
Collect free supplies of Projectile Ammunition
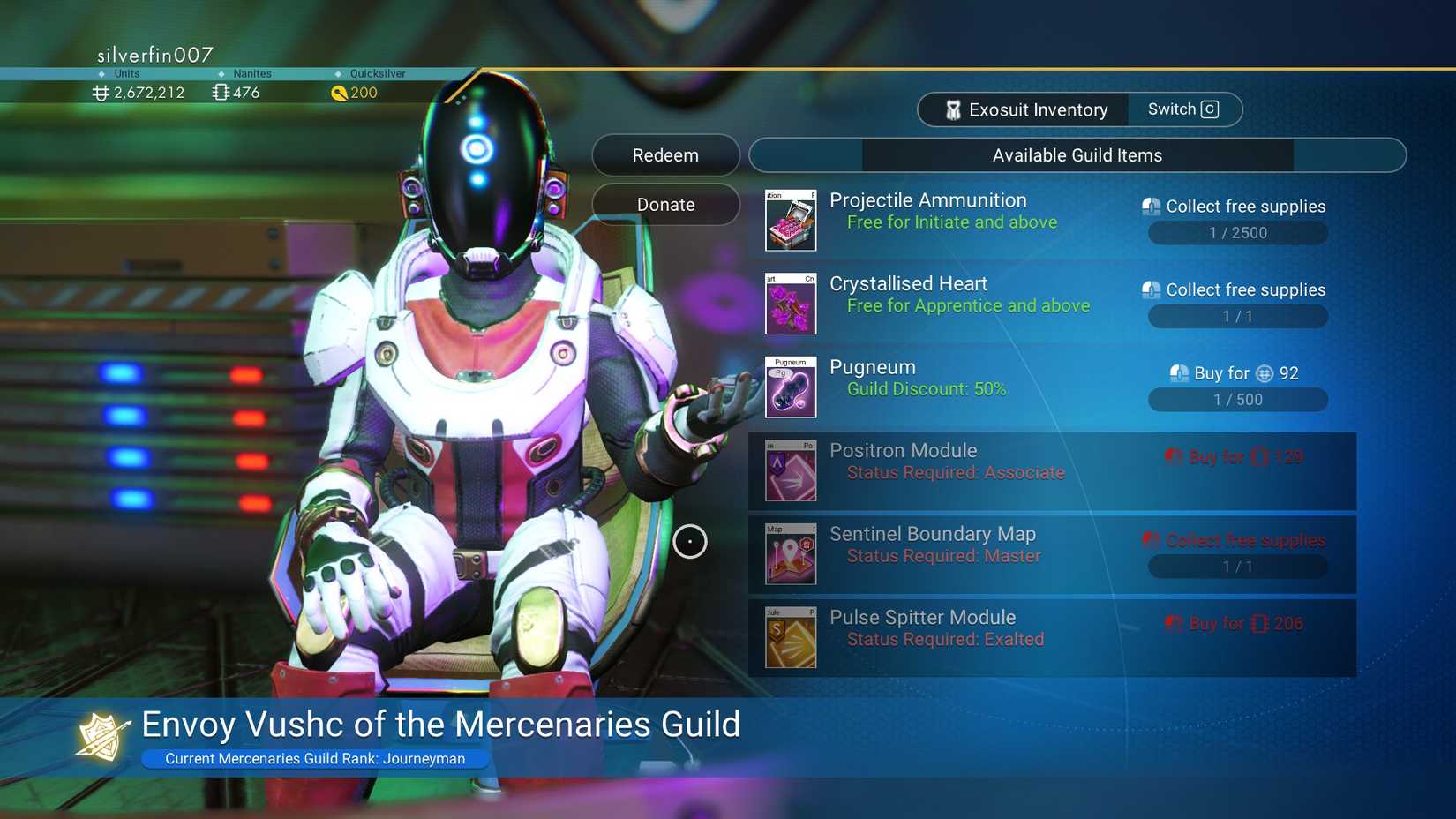(x=1235, y=206)
